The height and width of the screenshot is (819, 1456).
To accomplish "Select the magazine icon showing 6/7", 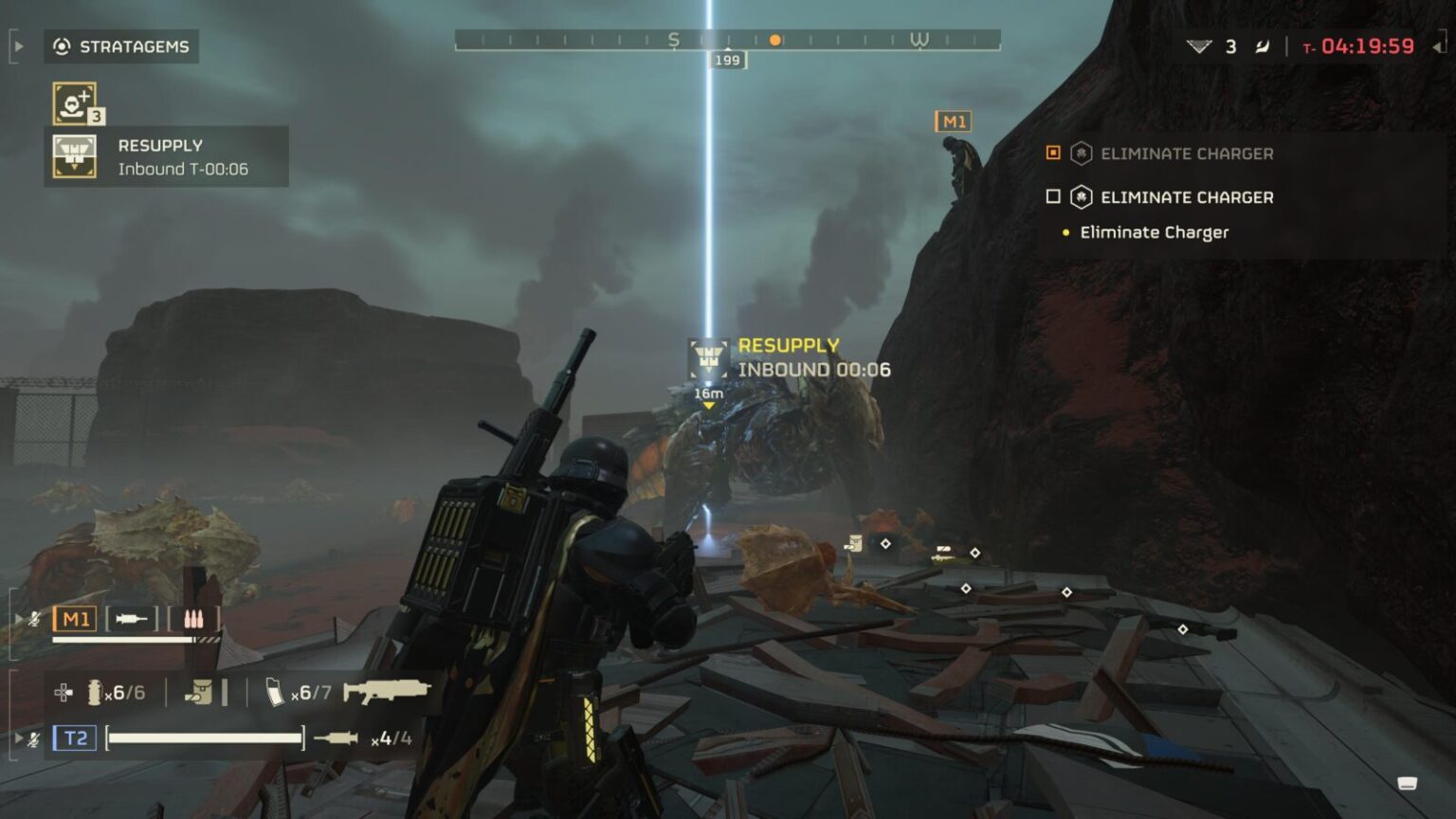I will click(276, 692).
